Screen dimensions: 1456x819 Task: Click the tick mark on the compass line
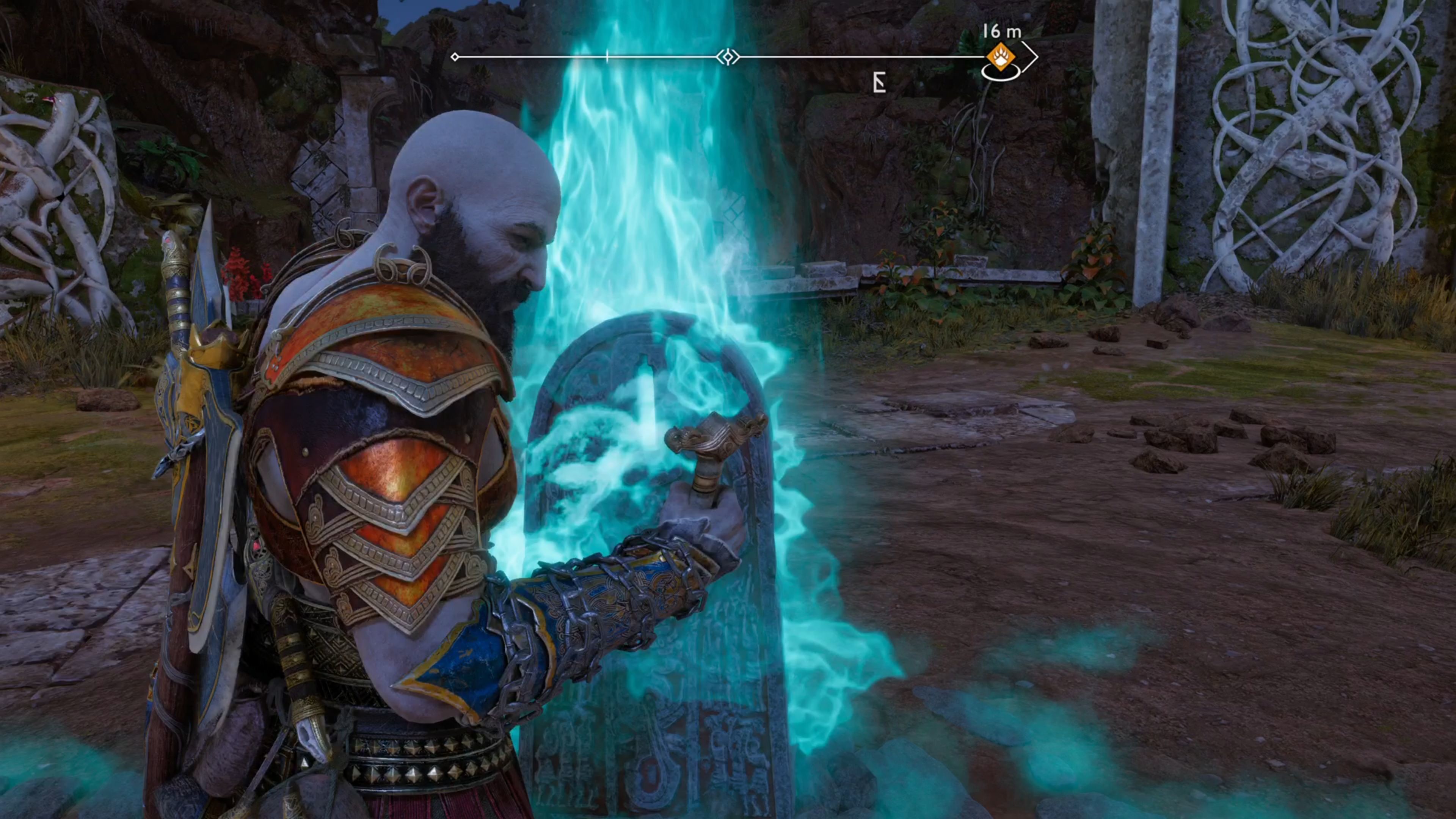[607, 55]
